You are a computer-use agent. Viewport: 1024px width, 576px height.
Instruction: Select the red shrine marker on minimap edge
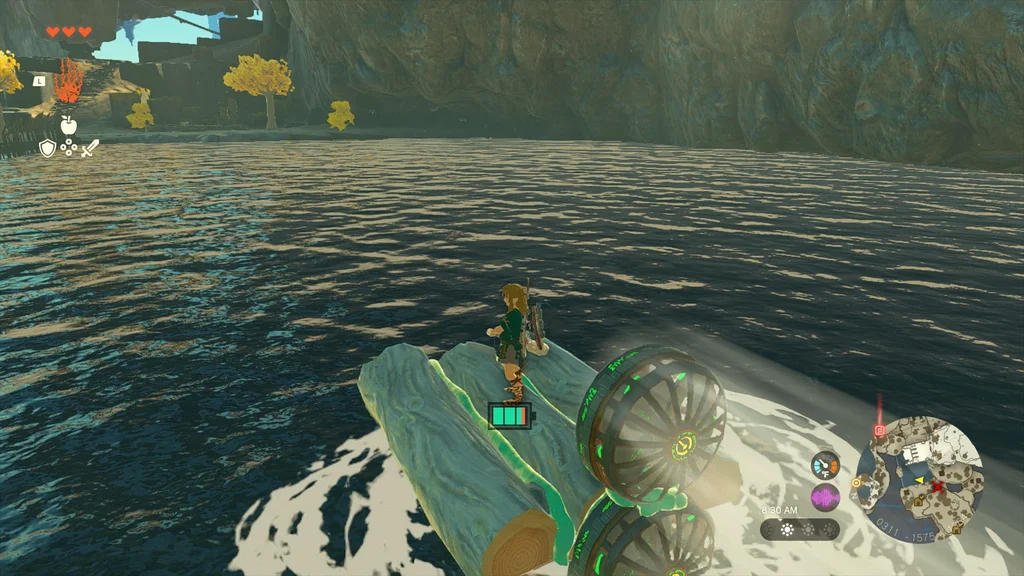[880, 430]
